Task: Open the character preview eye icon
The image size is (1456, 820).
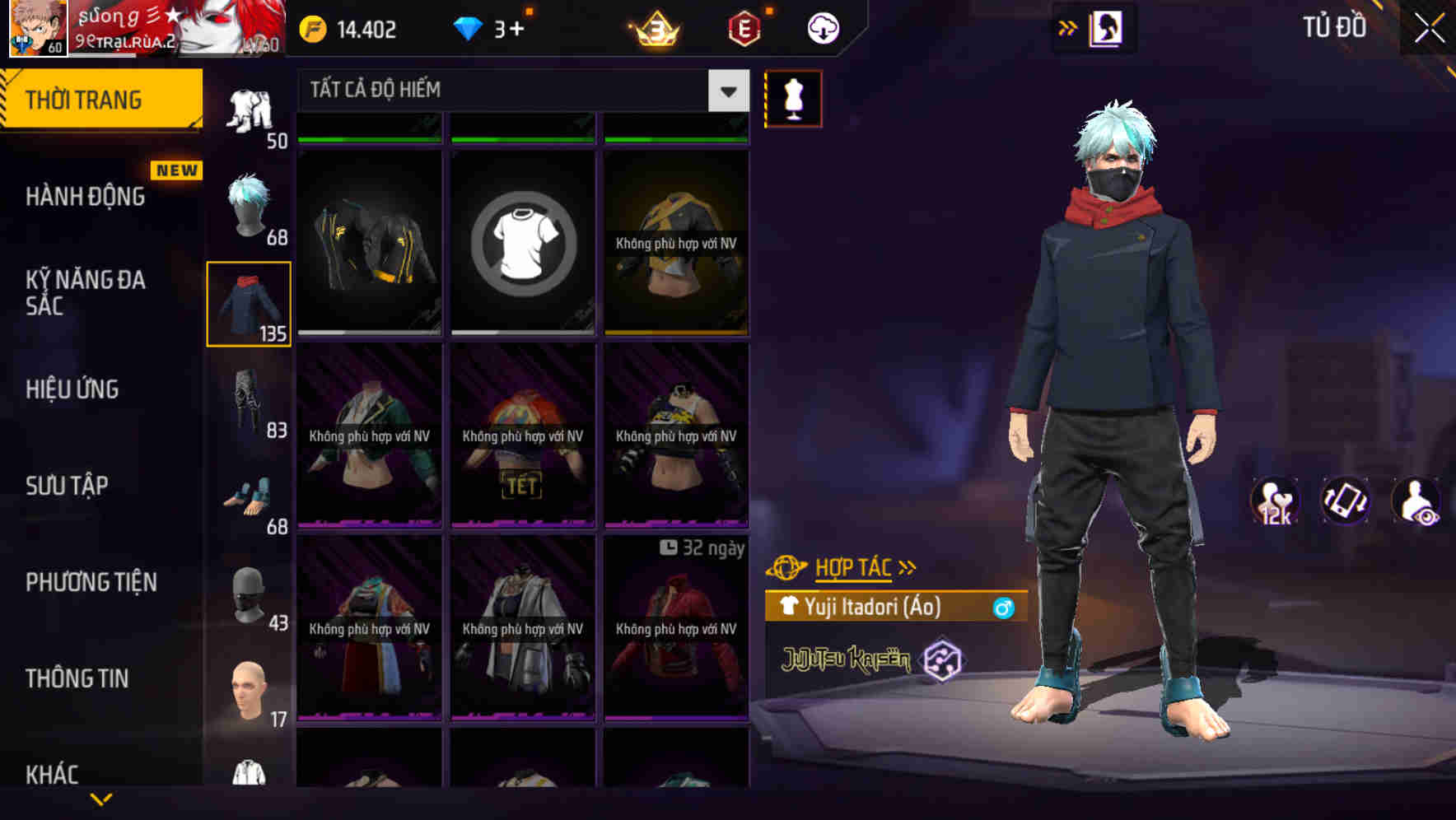Action: pyautogui.click(x=1415, y=501)
